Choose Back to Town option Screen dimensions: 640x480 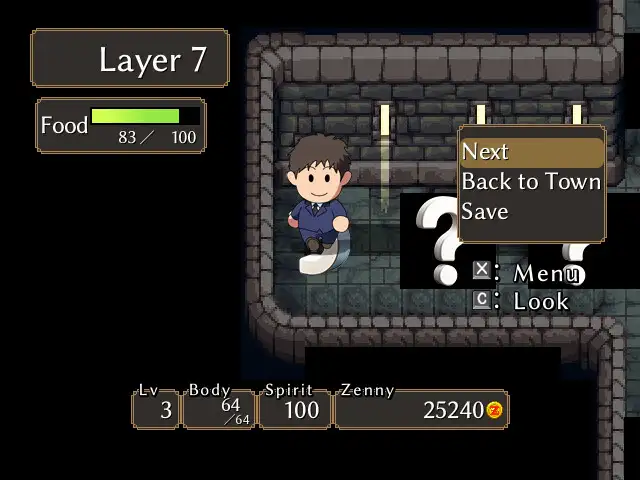pos(530,182)
